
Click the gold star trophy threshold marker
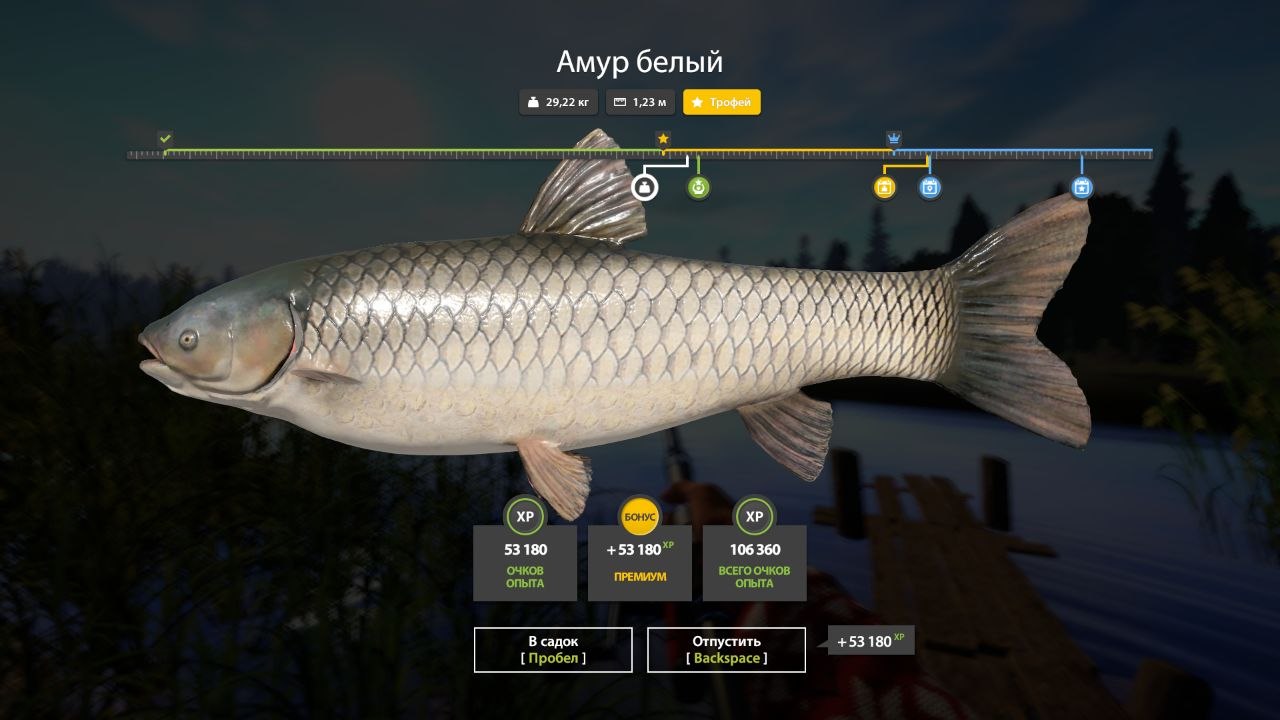pos(662,138)
